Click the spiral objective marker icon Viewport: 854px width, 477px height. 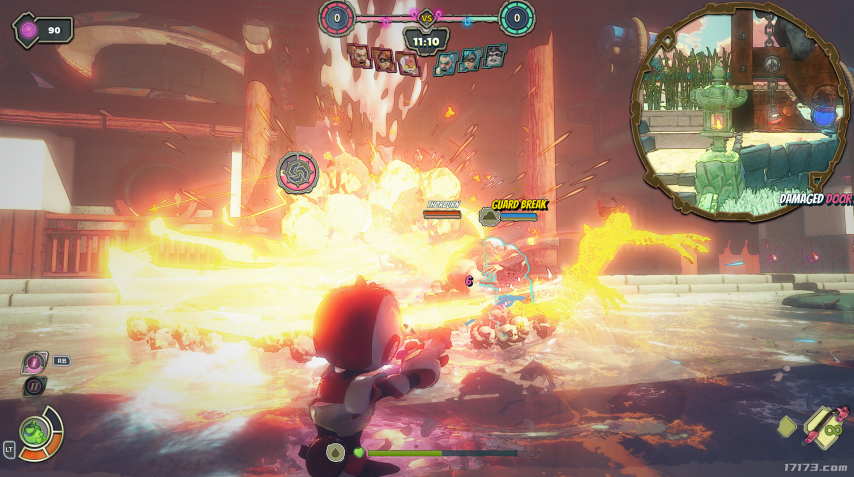click(297, 172)
